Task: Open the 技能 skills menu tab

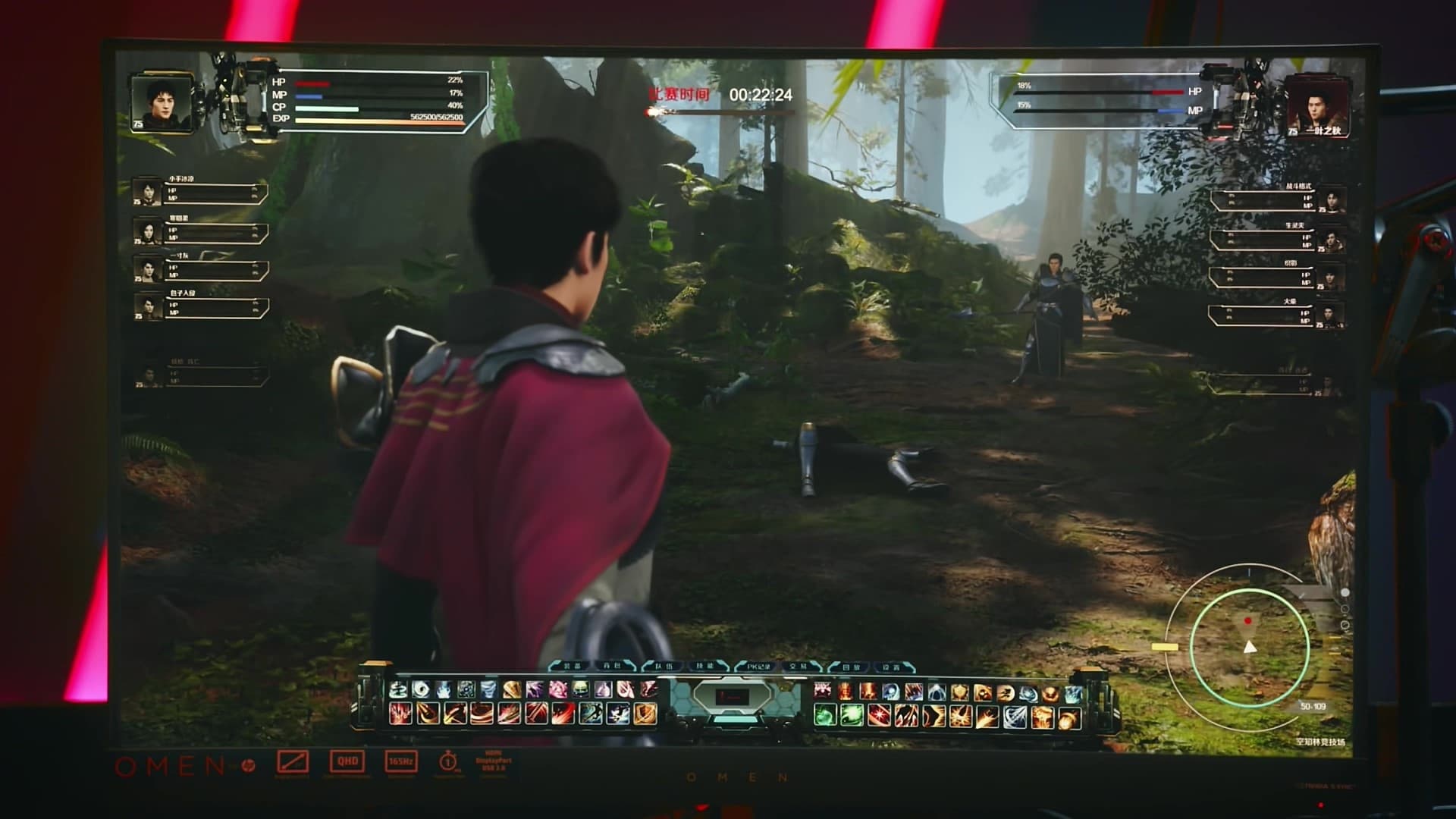Action: click(x=707, y=667)
